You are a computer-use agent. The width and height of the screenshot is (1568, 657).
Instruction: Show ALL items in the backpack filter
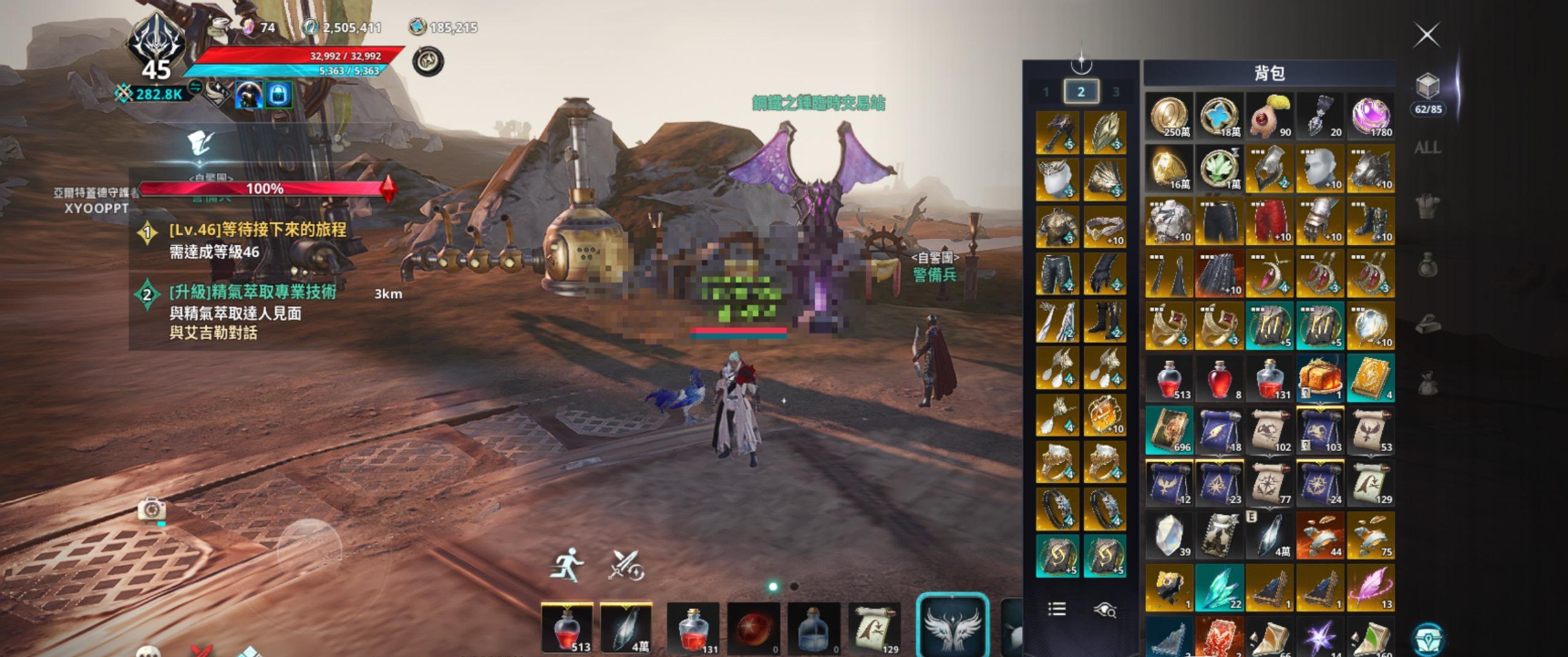[1427, 148]
